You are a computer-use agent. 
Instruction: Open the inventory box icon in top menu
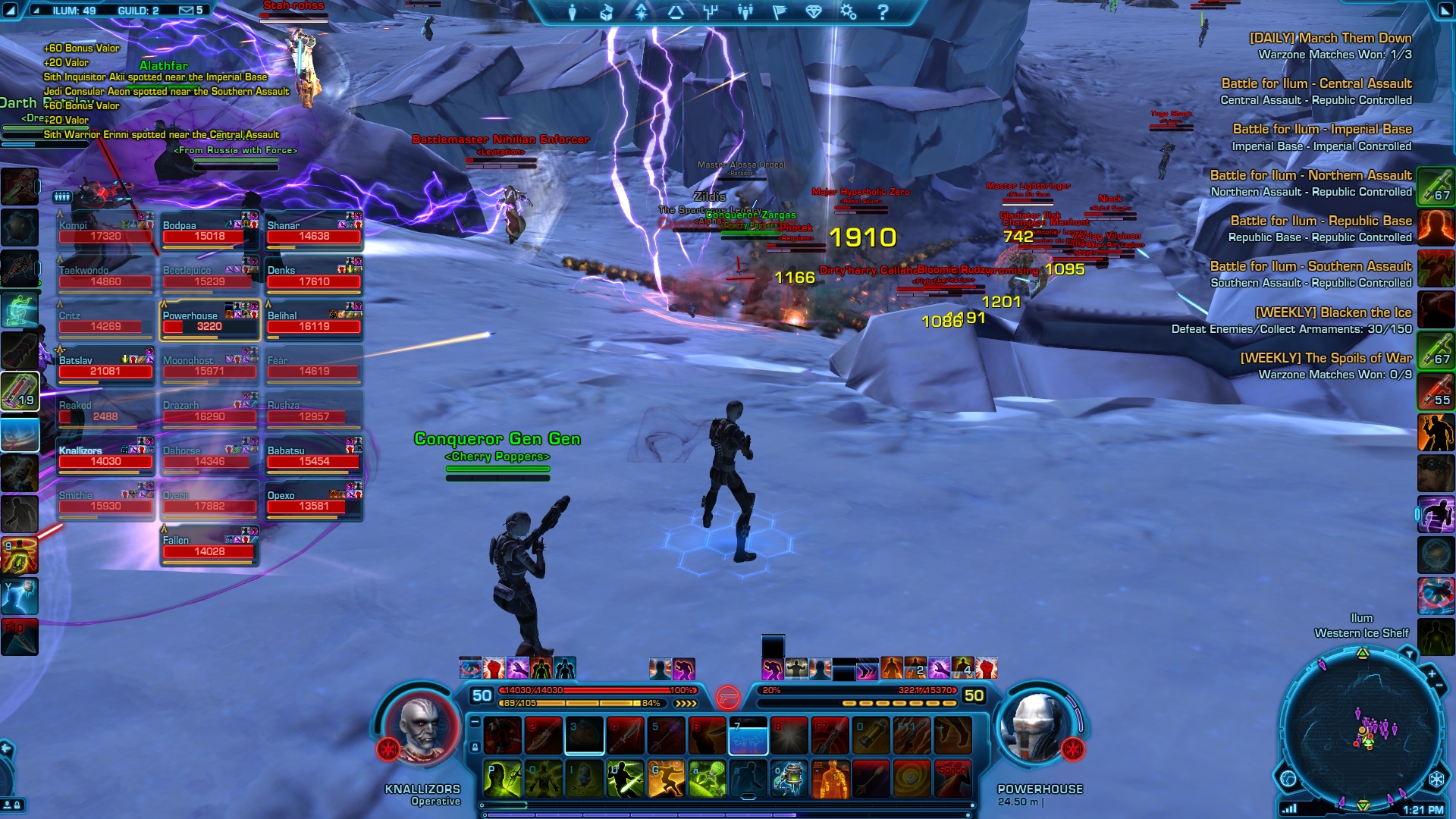click(x=607, y=12)
